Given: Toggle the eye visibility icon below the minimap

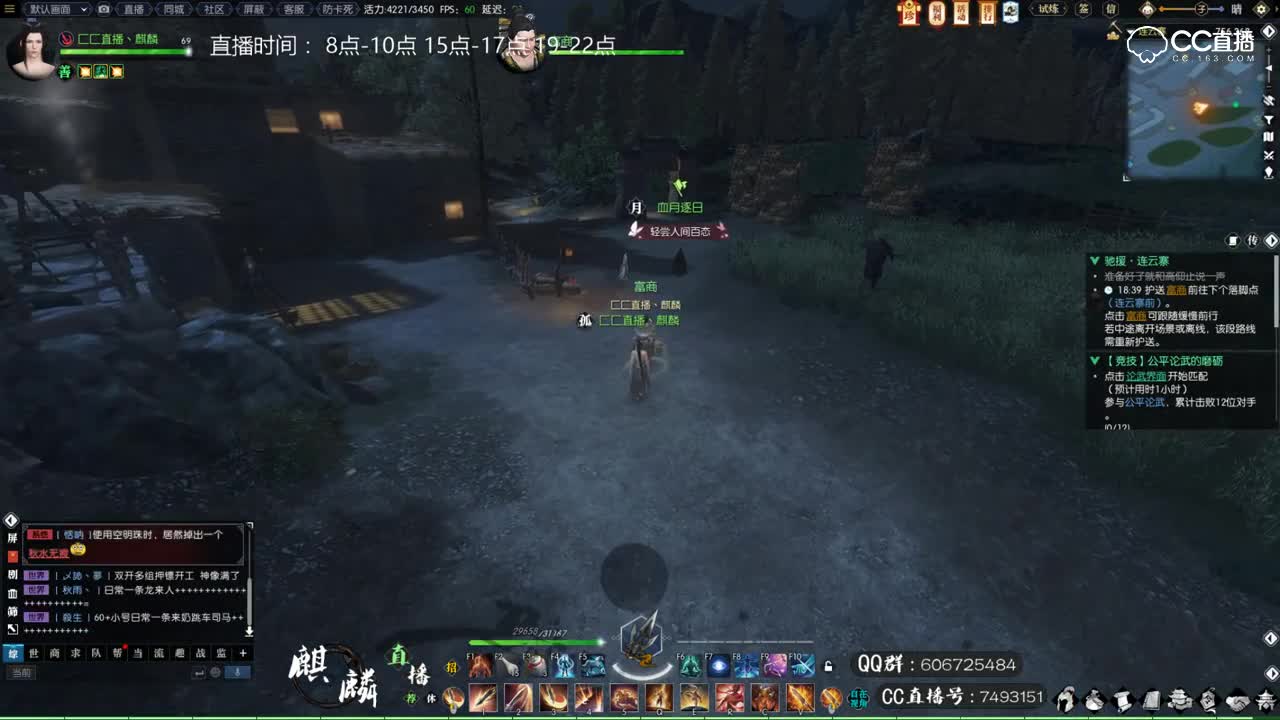Looking at the screenshot, I should pos(1269,99).
